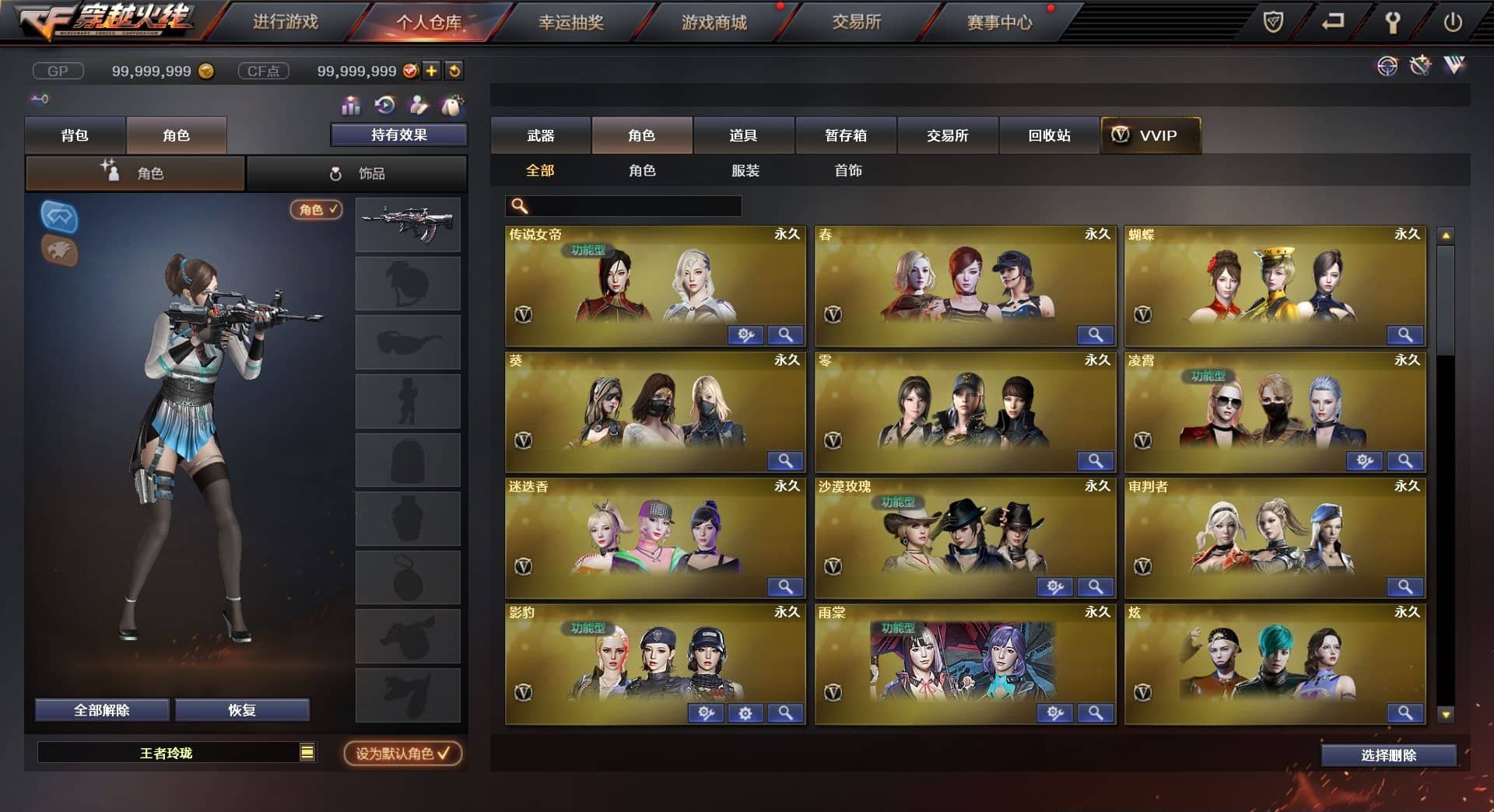Click the V emblem icon in top-right corner
The height and width of the screenshot is (812, 1494).
pos(1454,67)
